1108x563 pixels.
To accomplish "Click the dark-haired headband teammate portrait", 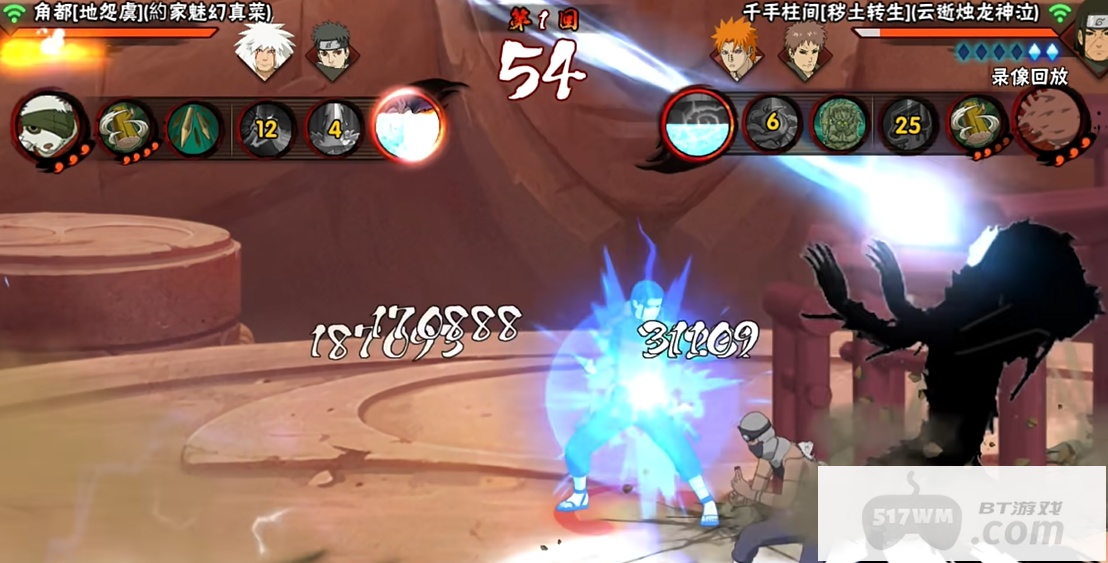I will (x=329, y=51).
